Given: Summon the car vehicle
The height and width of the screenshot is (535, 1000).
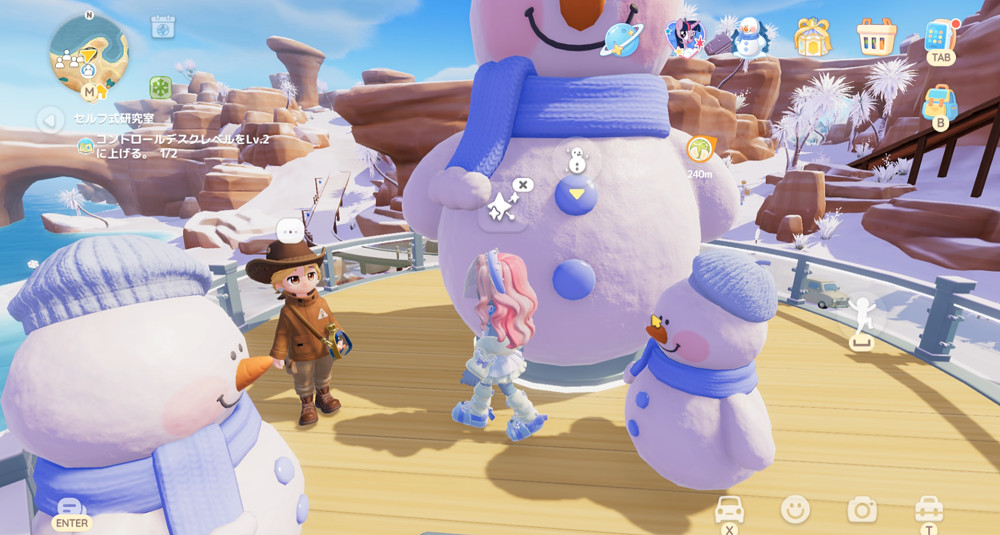Looking at the screenshot, I should [729, 510].
